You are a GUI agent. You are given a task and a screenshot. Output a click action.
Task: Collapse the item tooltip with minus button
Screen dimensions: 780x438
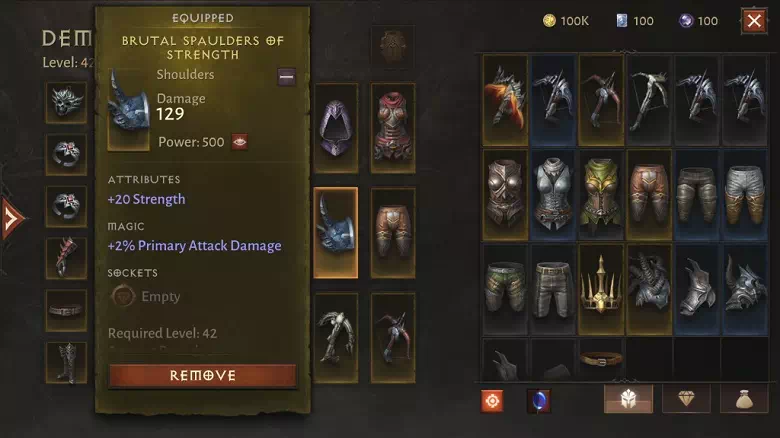pyautogui.click(x=286, y=77)
